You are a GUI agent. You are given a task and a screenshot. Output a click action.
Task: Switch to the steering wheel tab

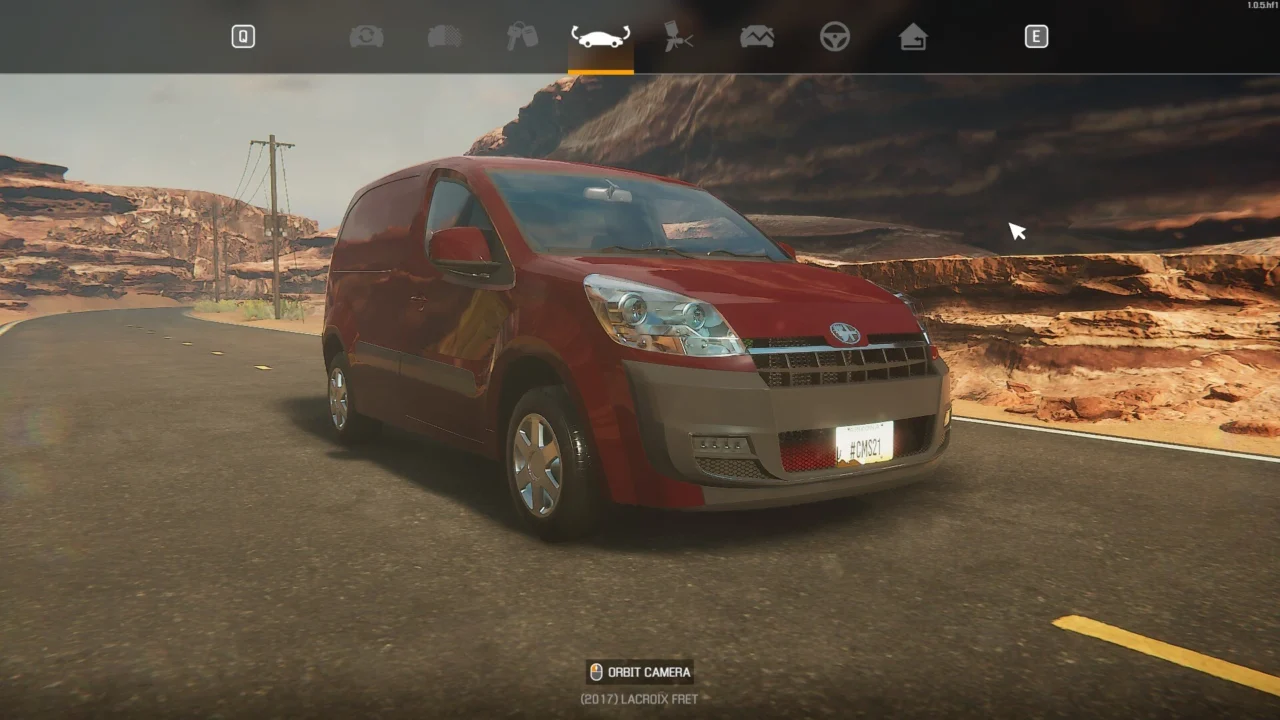pyautogui.click(x=835, y=37)
